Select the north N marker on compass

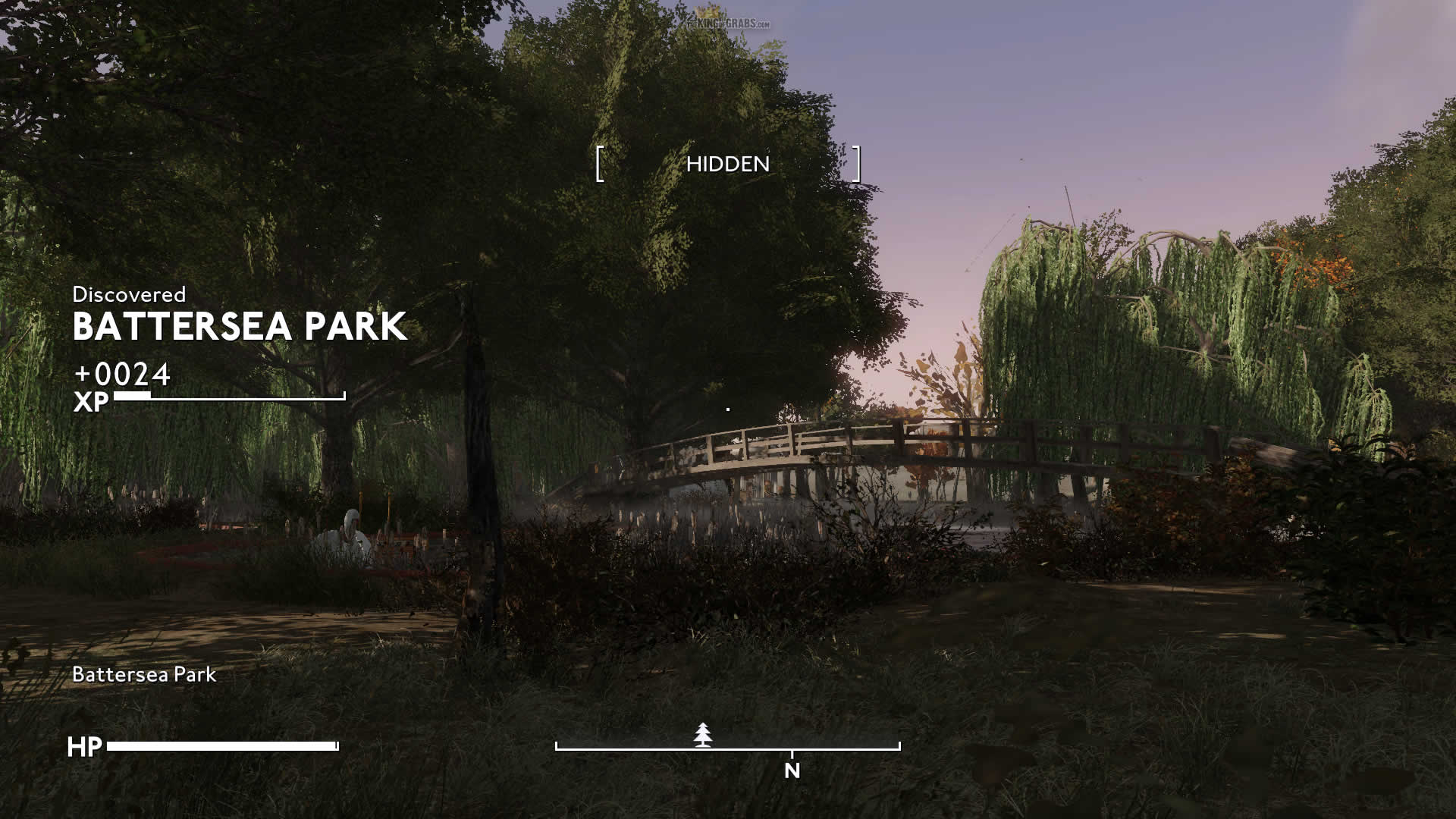pyautogui.click(x=792, y=770)
